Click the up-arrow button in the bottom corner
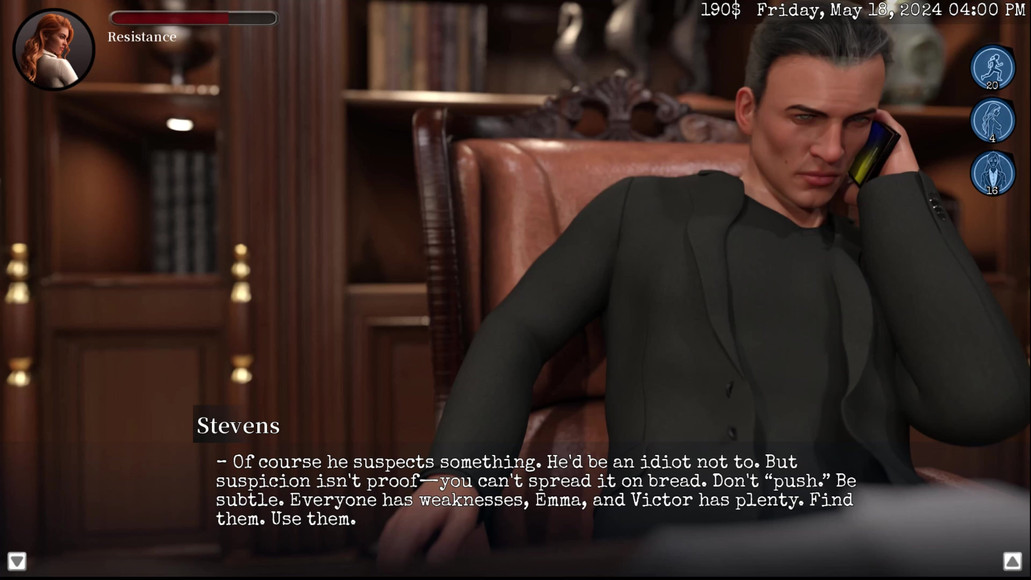 pyautogui.click(x=1012, y=561)
